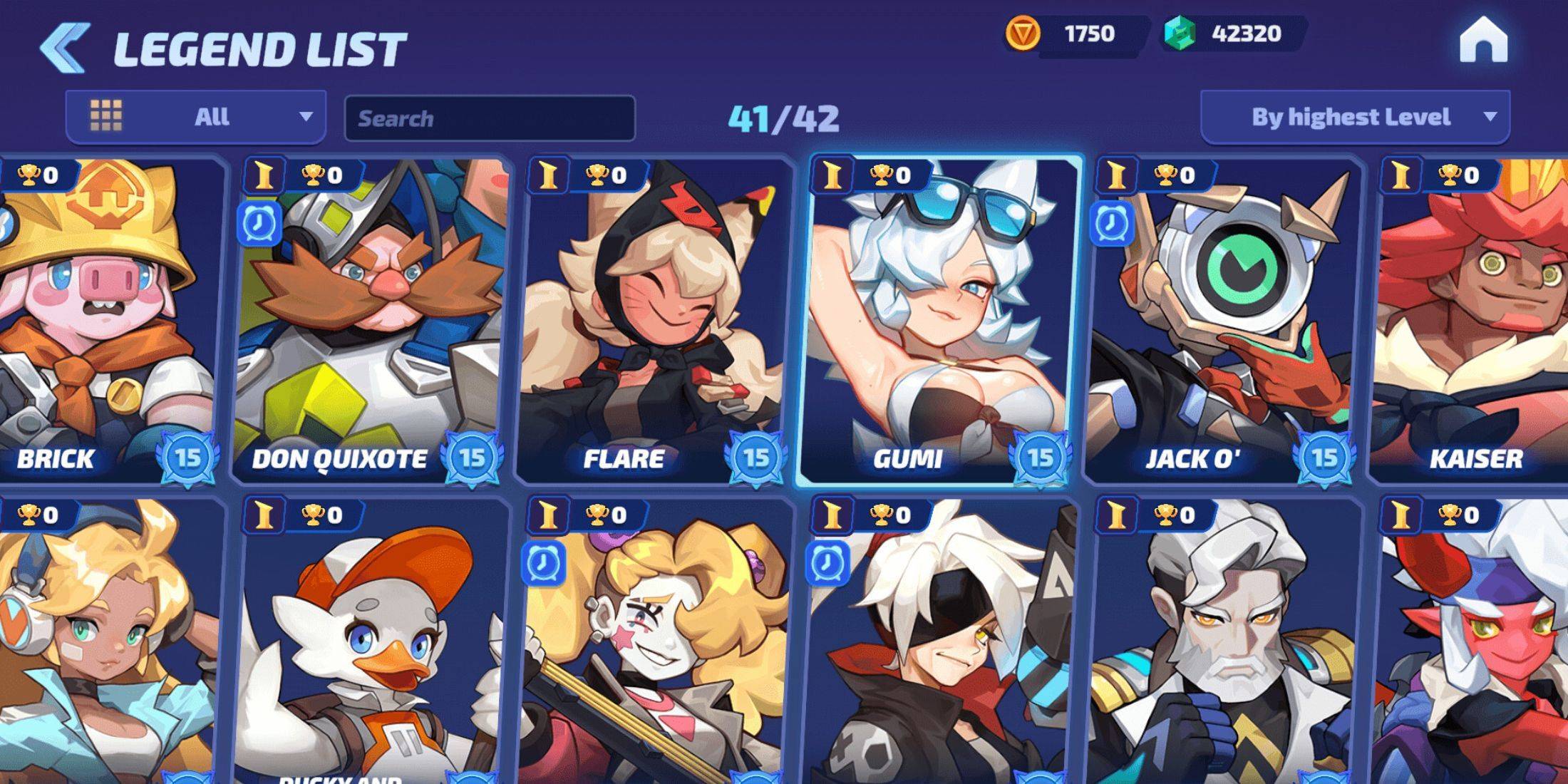This screenshot has width=1568, height=784.
Task: Click the Search input field
Action: tap(490, 118)
